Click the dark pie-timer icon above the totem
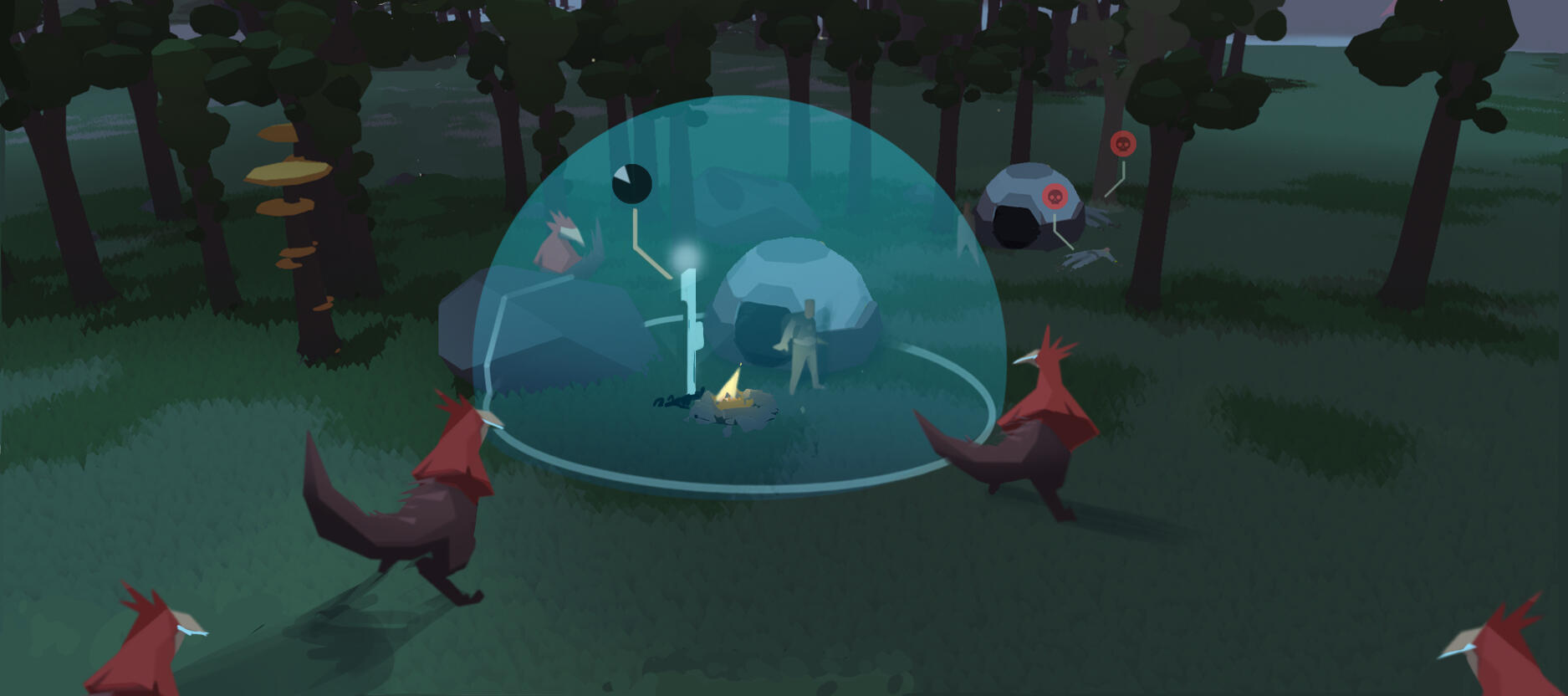Screen dimensions: 1568x696 point(631,182)
